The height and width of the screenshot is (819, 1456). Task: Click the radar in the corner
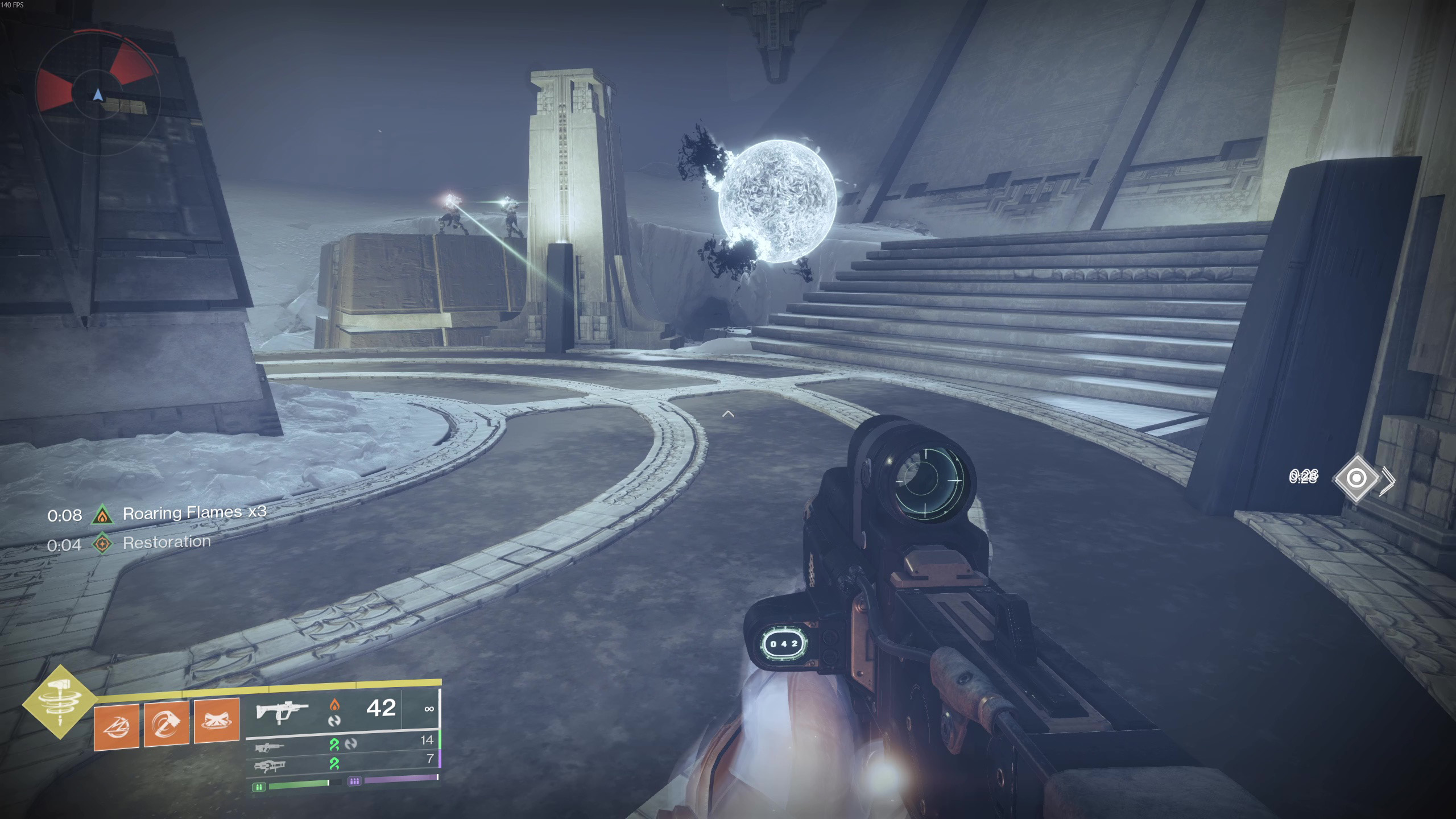point(98,94)
